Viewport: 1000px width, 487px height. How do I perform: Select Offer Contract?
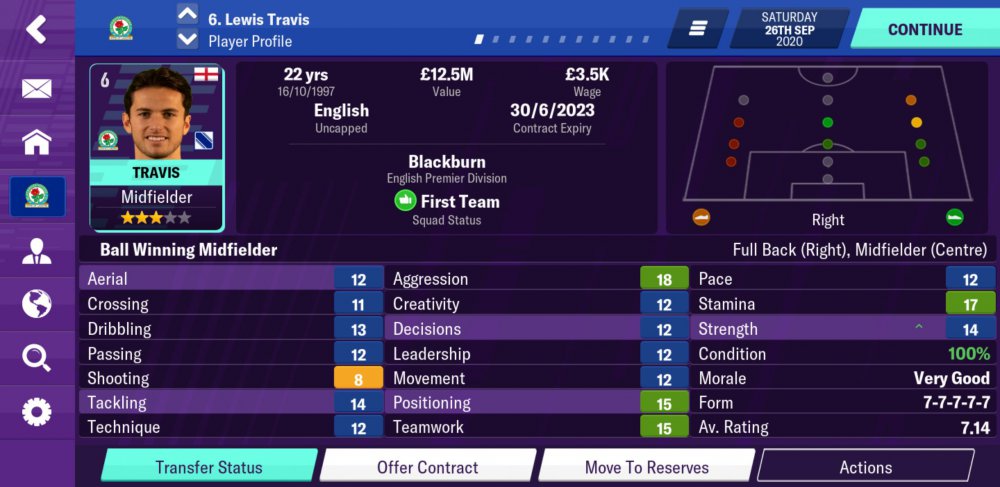click(427, 467)
